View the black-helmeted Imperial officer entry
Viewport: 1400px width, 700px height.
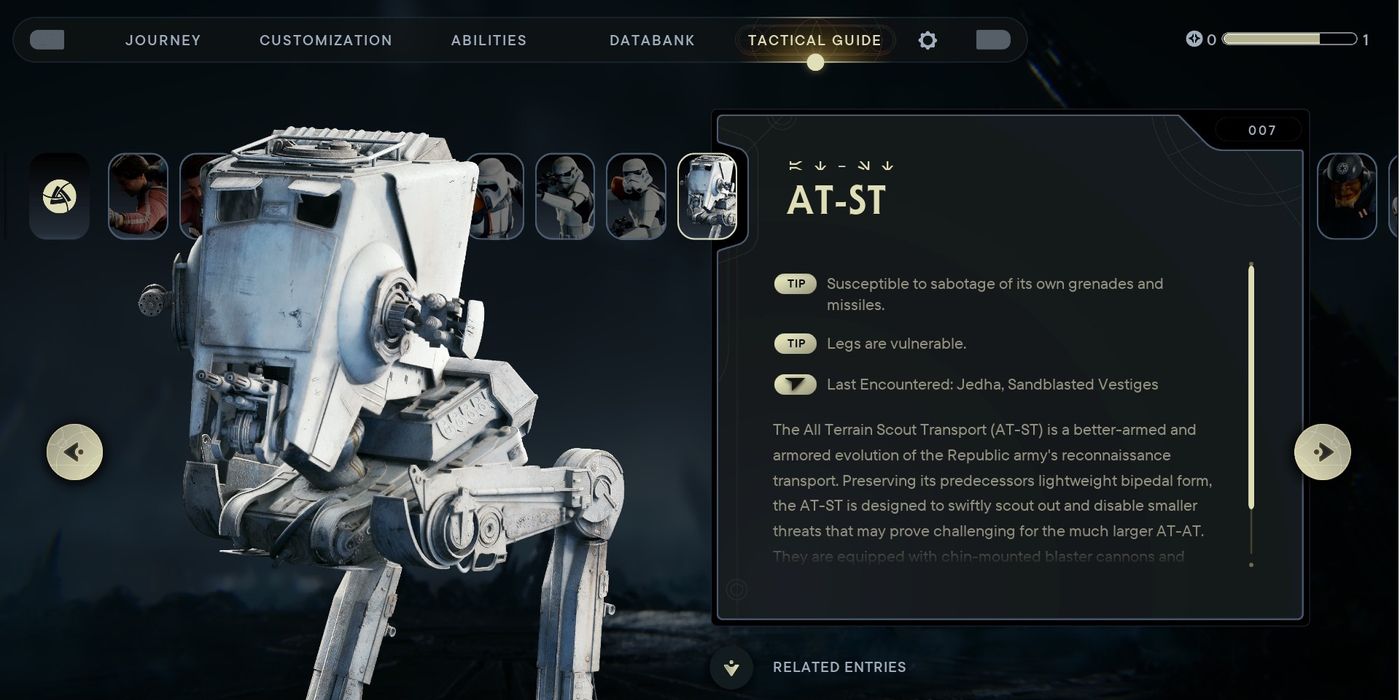pos(1346,196)
